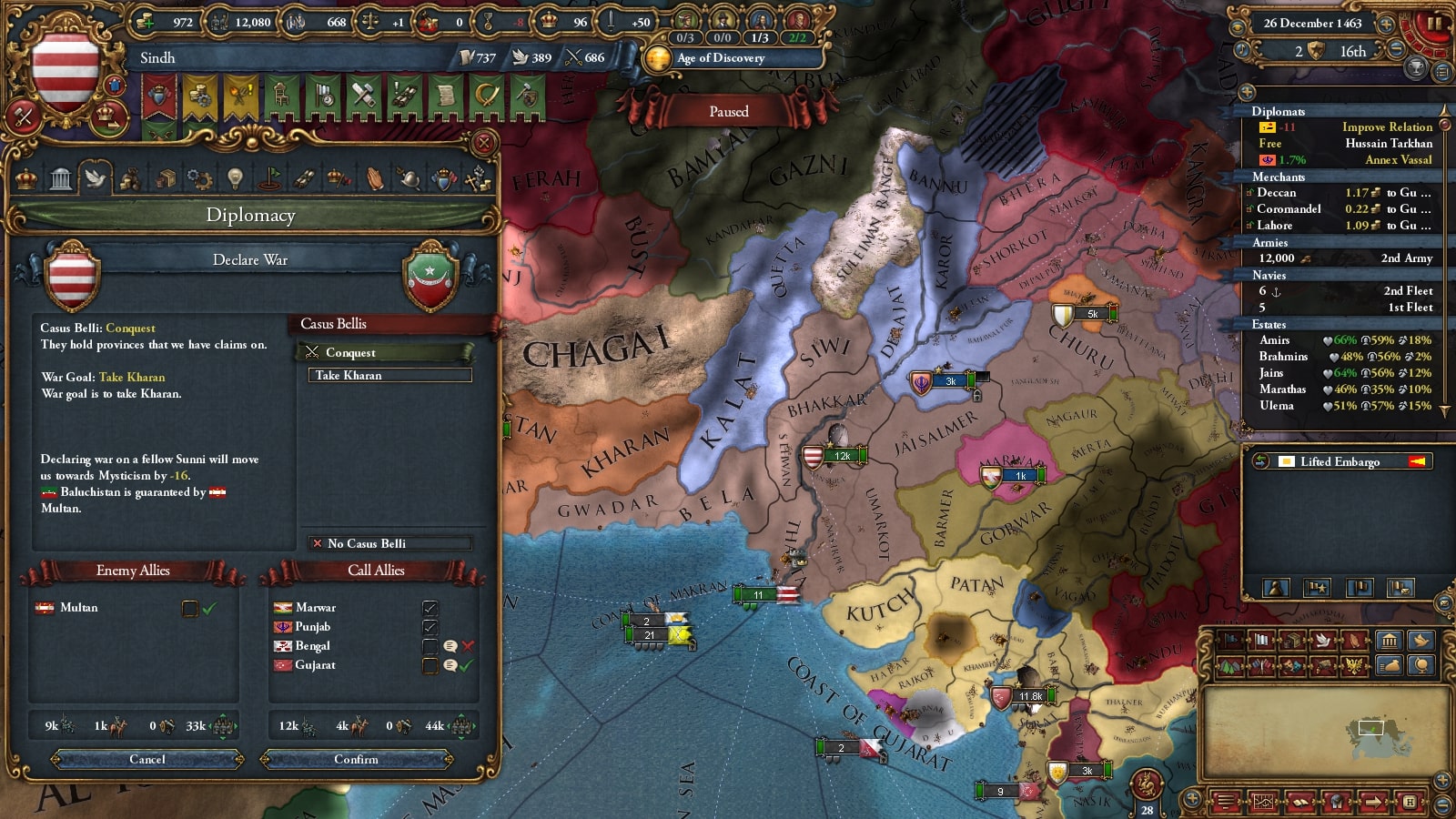Viewport: 1456px width, 819px height.
Task: Select the Ulema estate row
Action: pos(1344,406)
